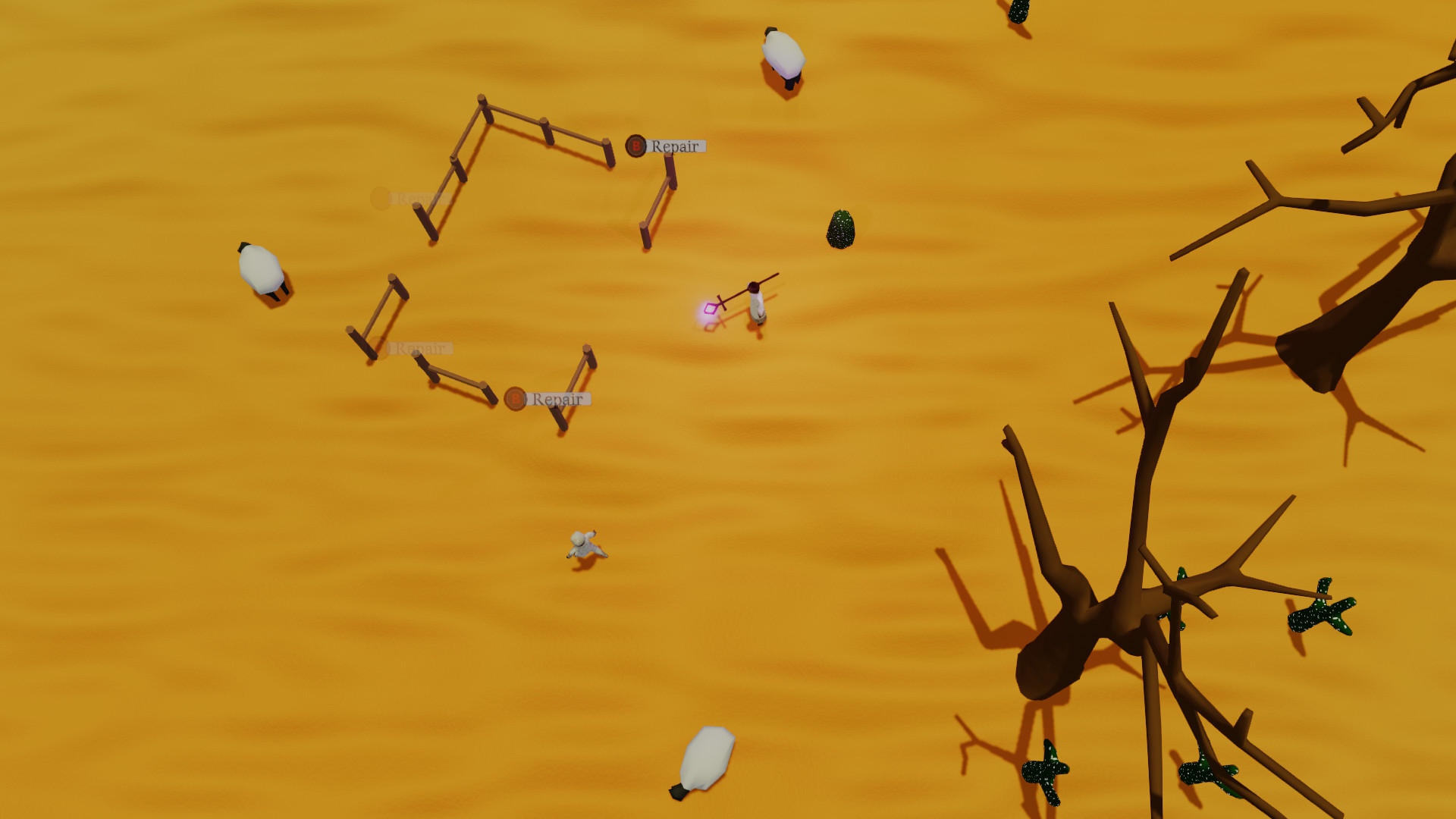1456x819 pixels.
Task: Click the B button icon on top Repair prompt
Action: coord(636,146)
